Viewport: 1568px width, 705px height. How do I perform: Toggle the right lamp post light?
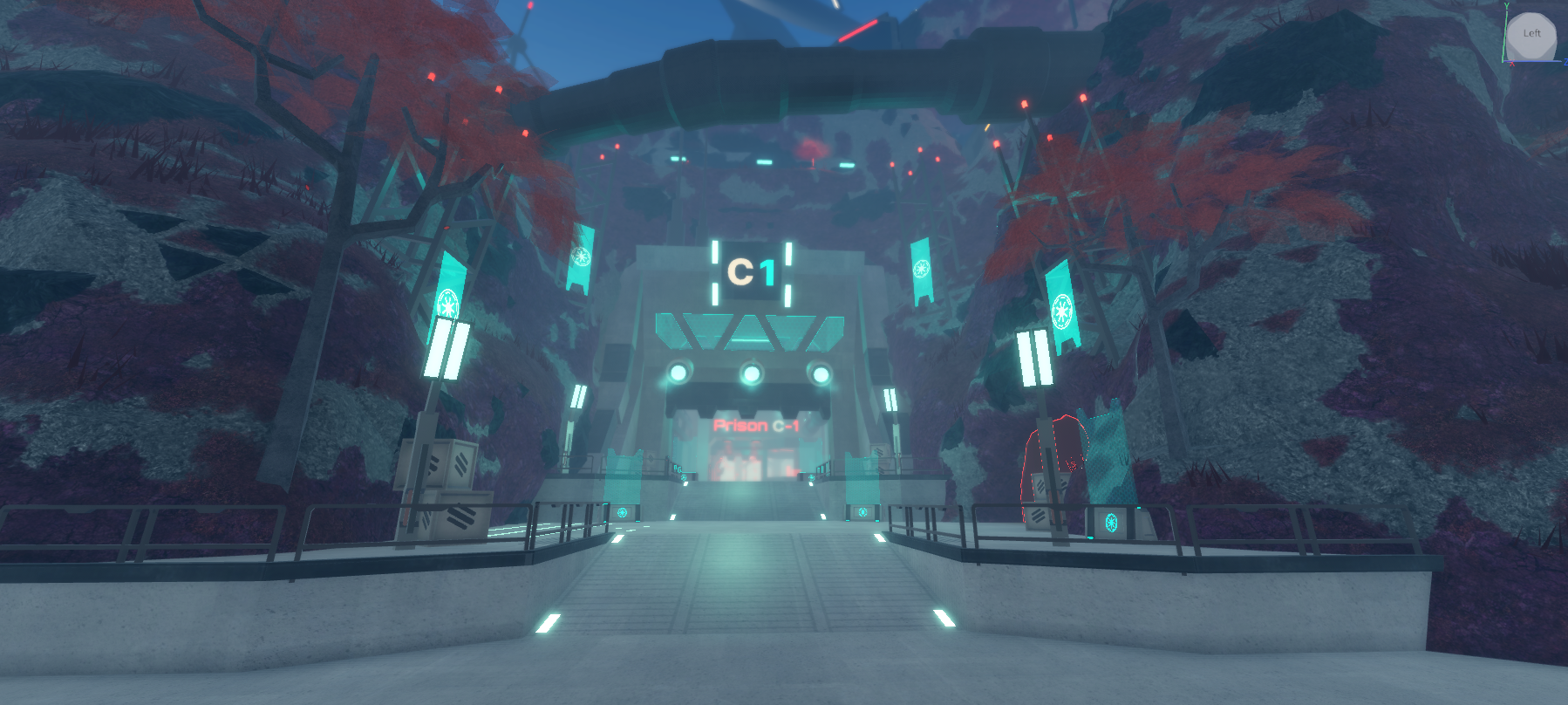(x=1036, y=356)
